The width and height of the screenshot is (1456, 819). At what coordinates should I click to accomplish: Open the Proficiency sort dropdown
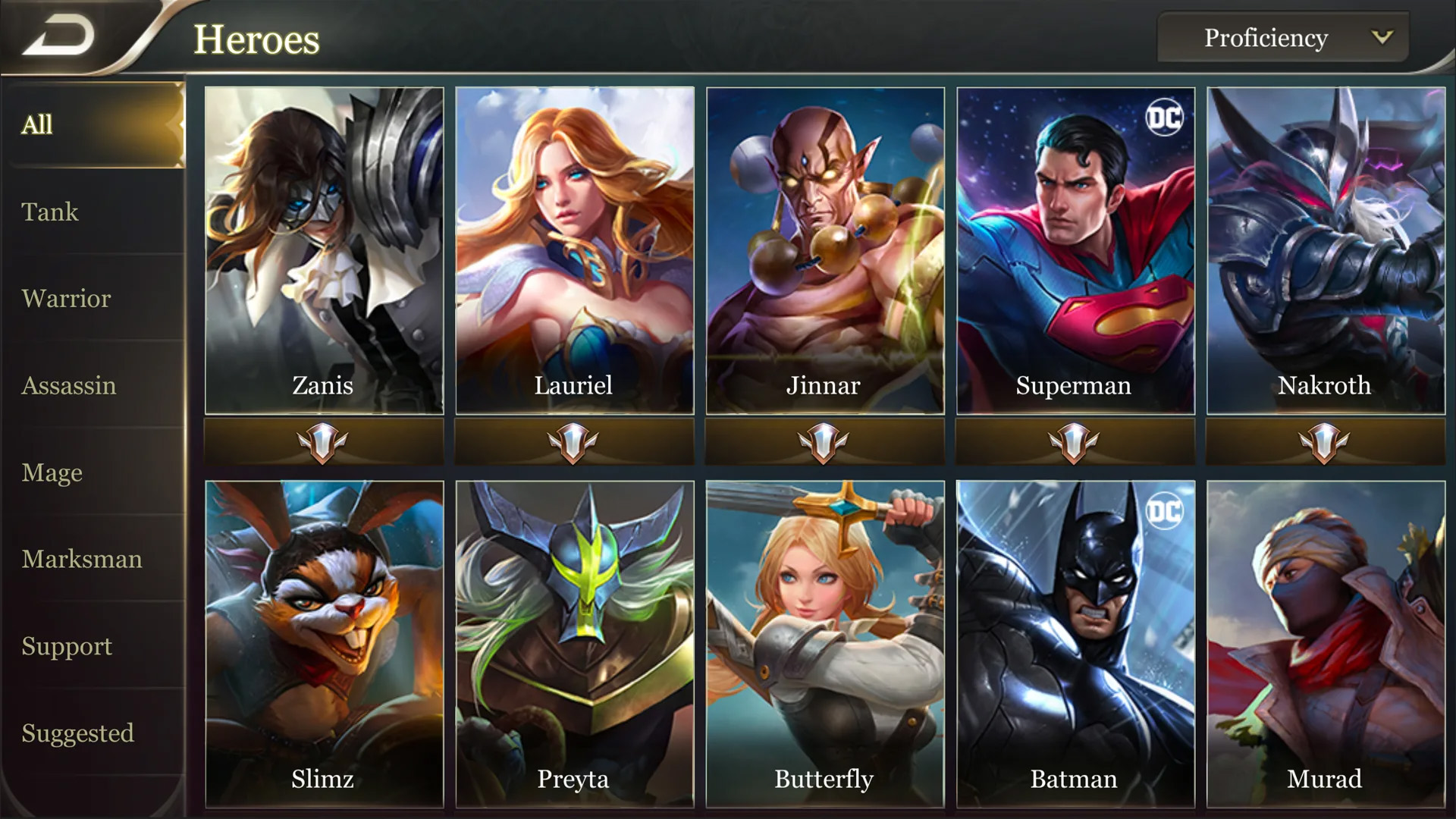tap(1283, 38)
